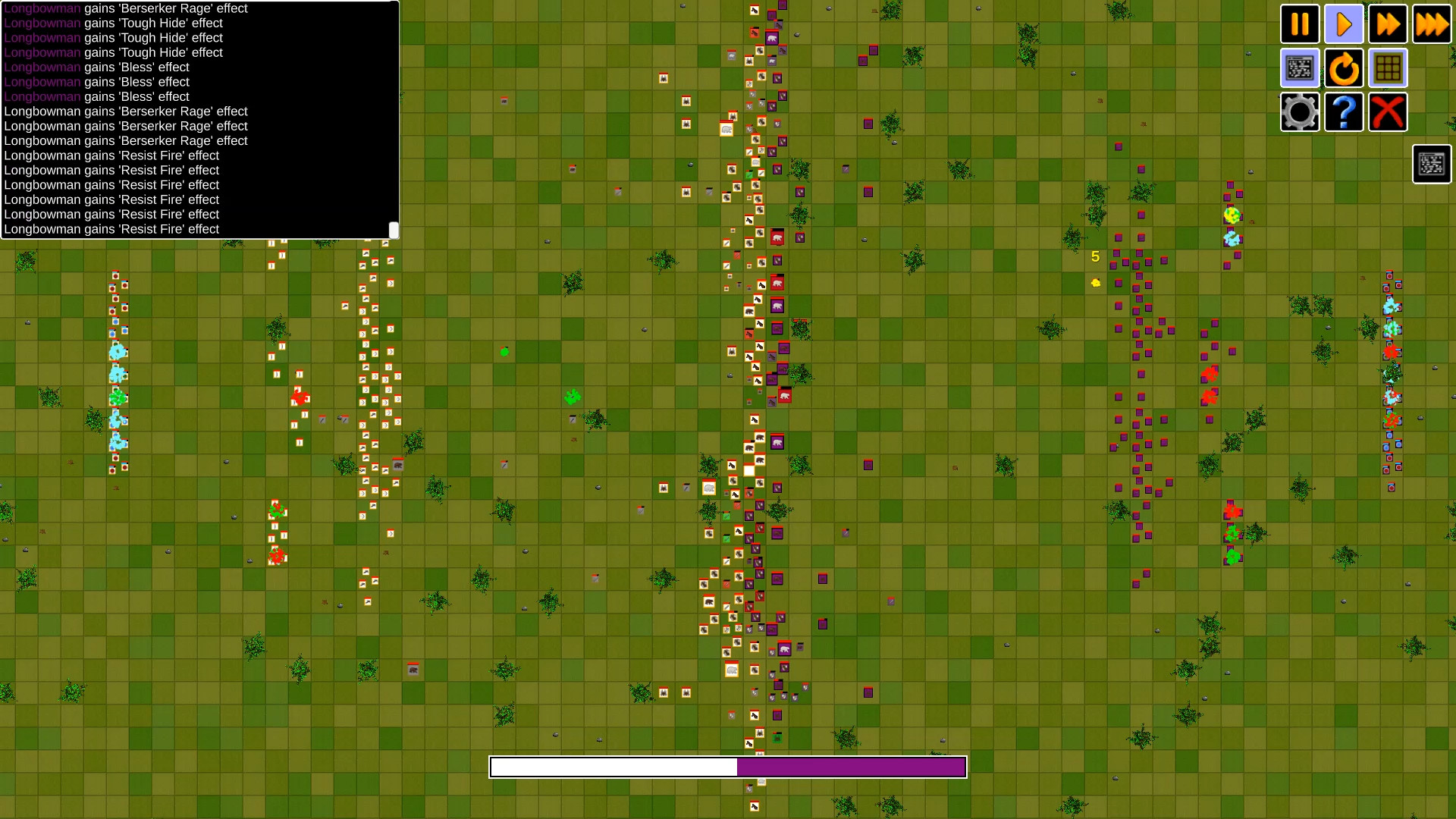Screen dimensions: 1456x819
Task: Restart the battle with the orange reload icon
Action: pos(1344,68)
